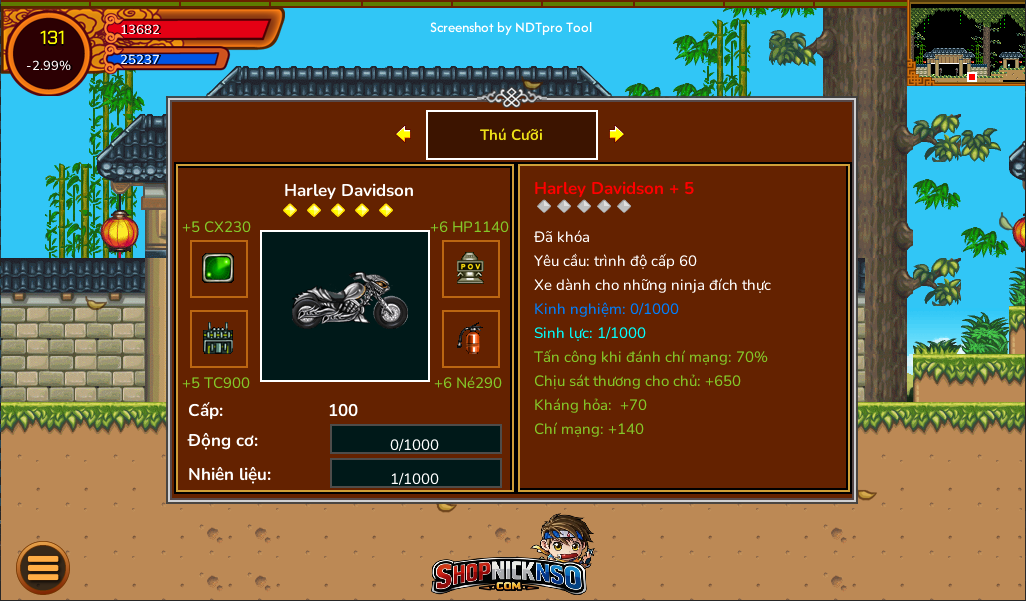Choose the POV lamp equipment slot
This screenshot has width=1026, height=601.
471,269
